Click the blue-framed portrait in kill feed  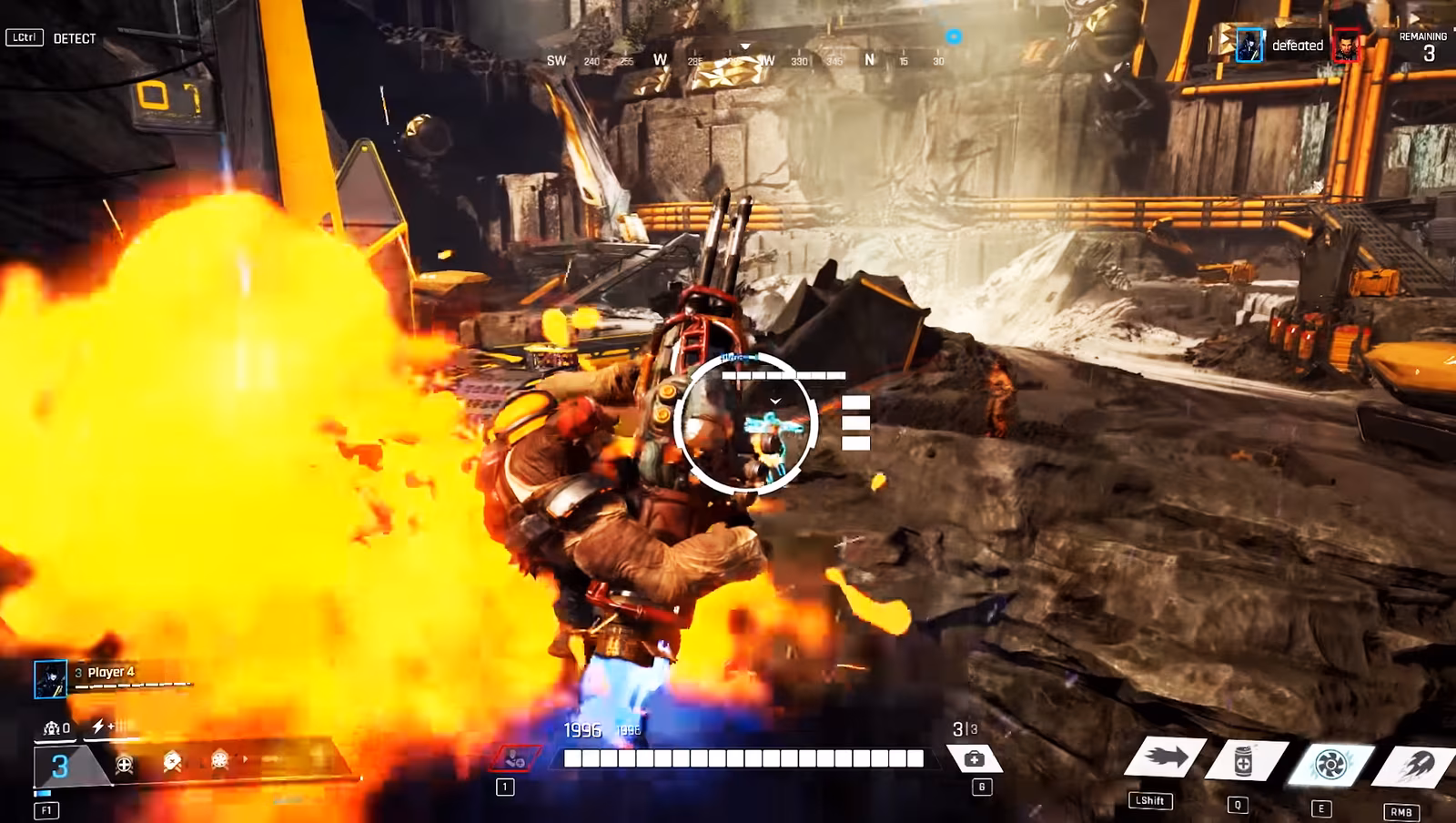point(1249,46)
